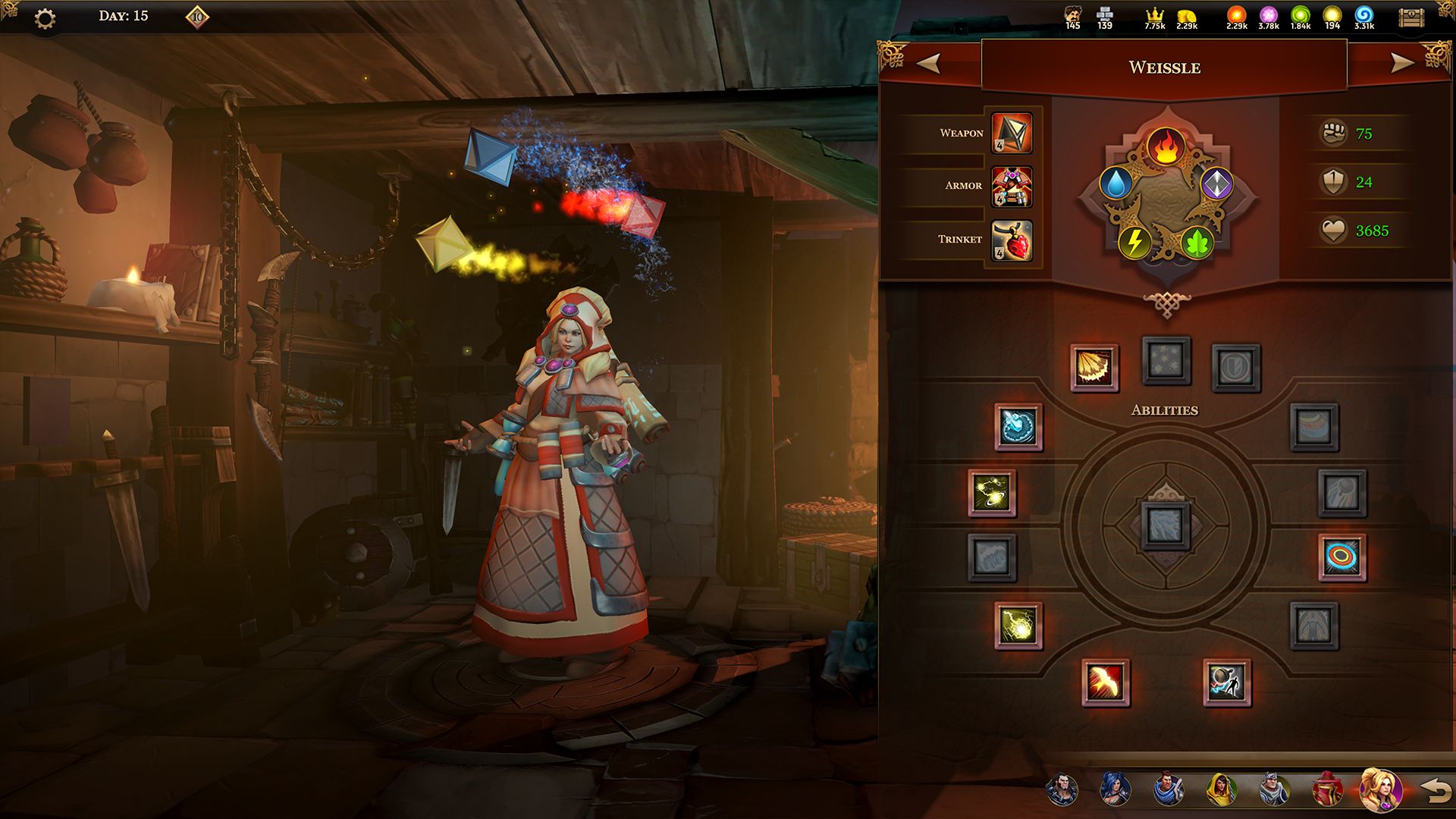Choose the fire element on the wheel
Viewport: 1456px width, 819px height.
1166,147
